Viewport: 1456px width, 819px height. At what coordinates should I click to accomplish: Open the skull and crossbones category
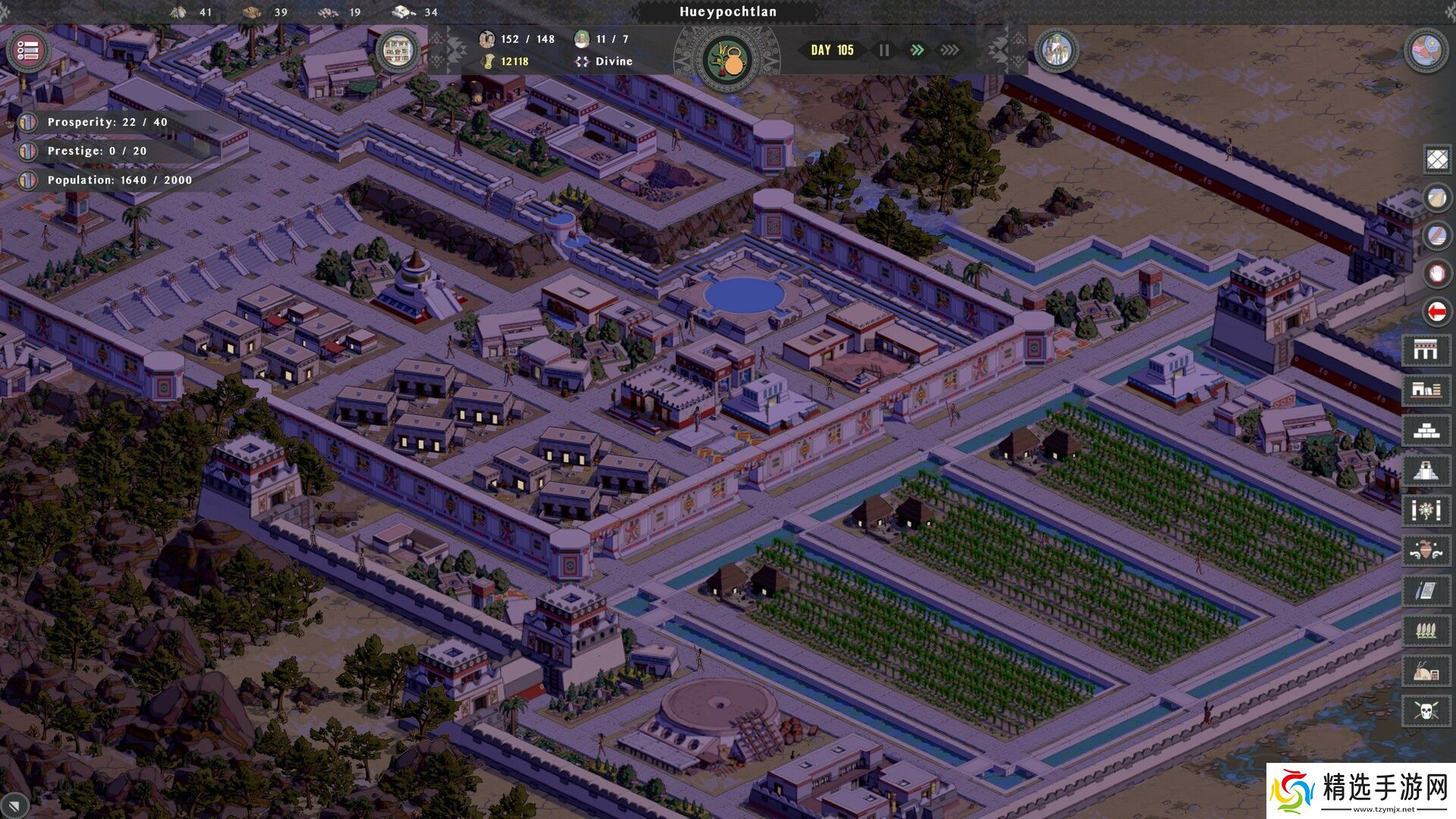[x=1426, y=711]
